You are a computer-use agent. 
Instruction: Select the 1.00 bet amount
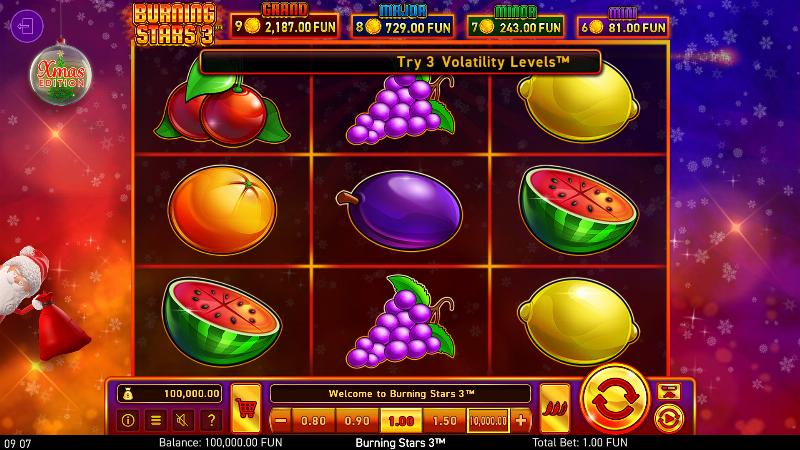pyautogui.click(x=401, y=420)
